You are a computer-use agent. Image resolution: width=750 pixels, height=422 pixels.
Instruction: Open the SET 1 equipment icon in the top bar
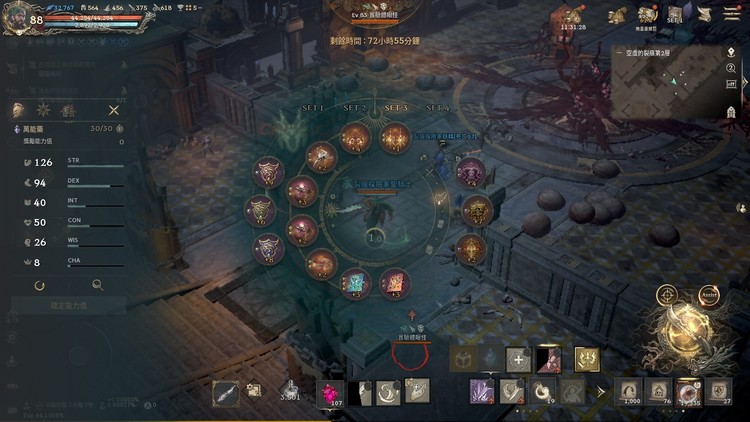pos(675,14)
